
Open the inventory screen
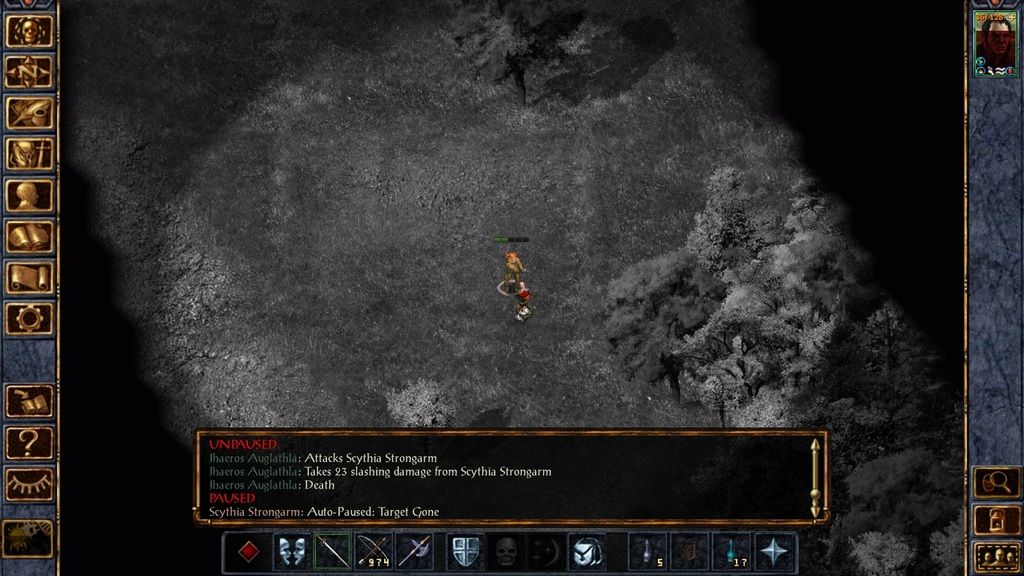click(30, 154)
